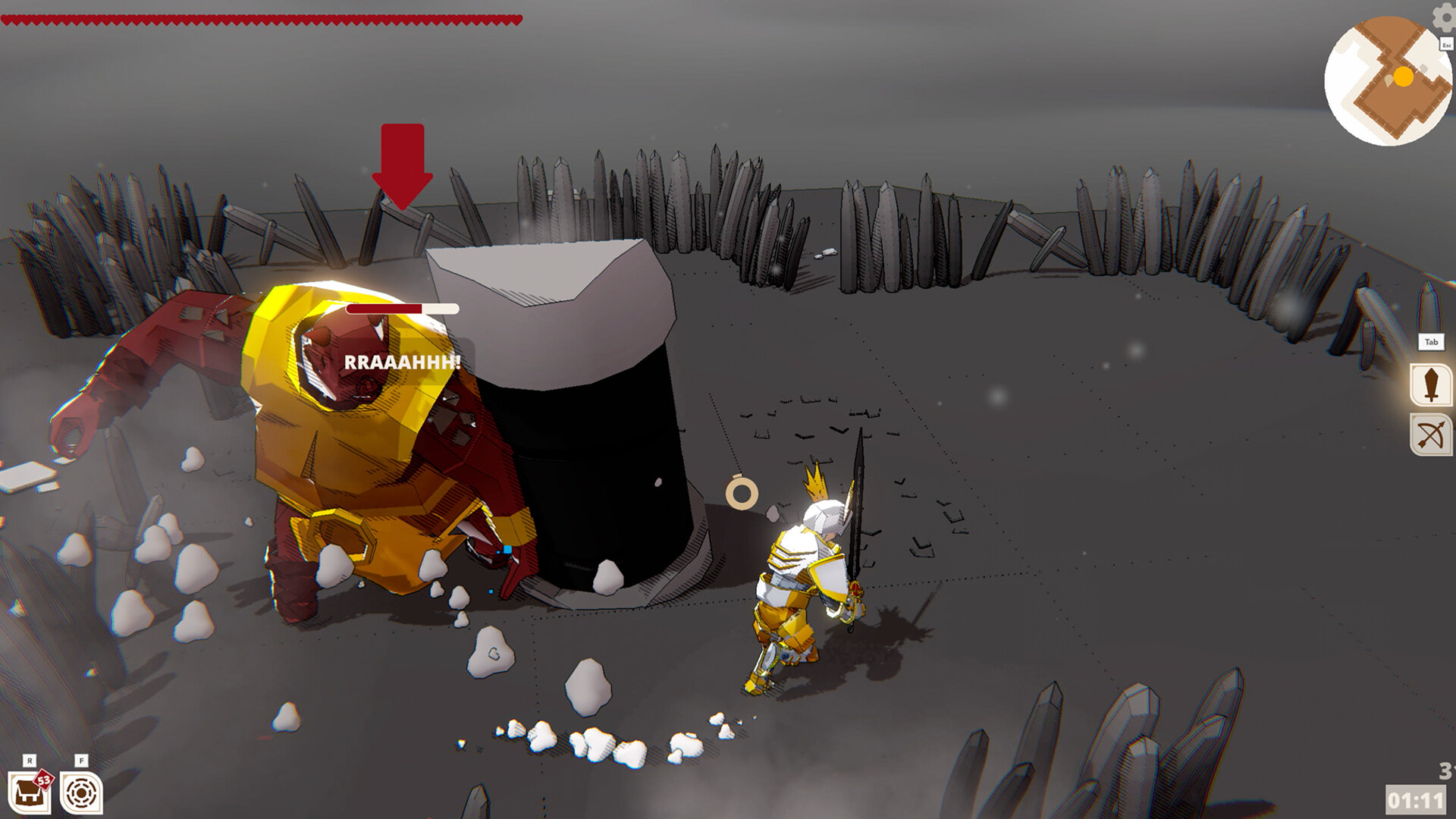Open the bag icon showing 53

pos(30,792)
